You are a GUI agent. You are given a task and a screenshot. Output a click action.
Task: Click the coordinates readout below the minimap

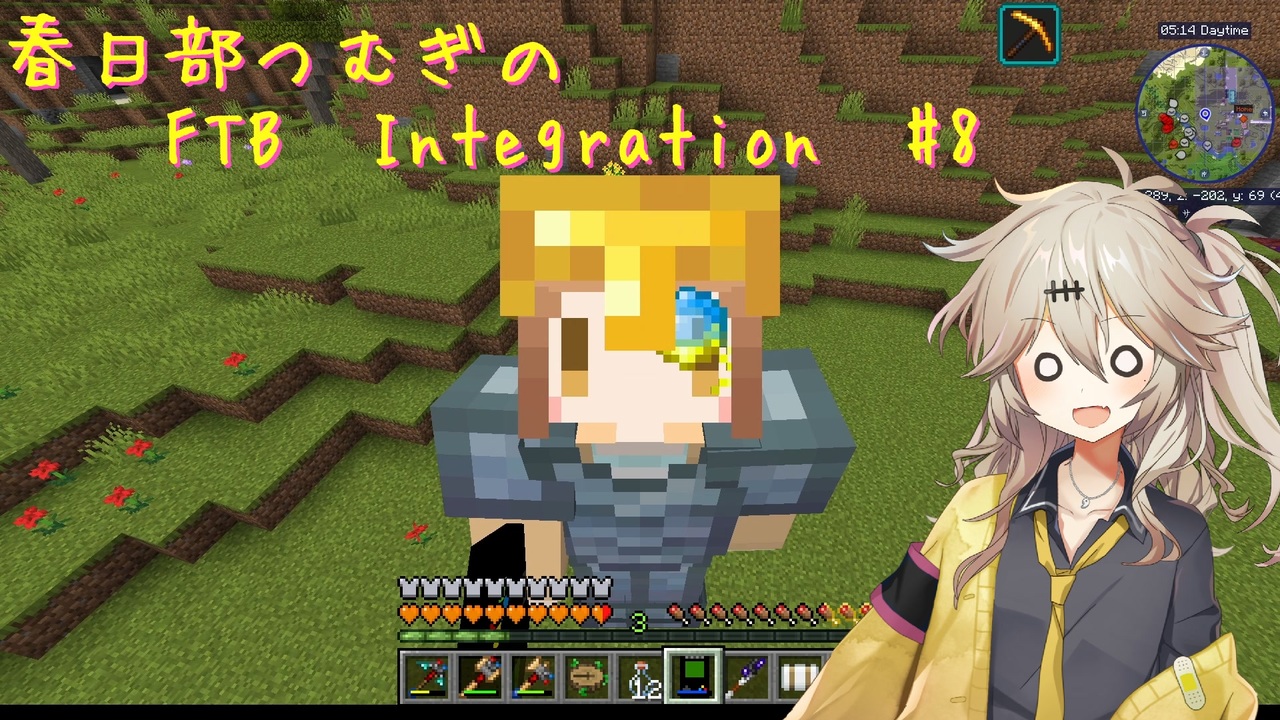(x=1213, y=195)
